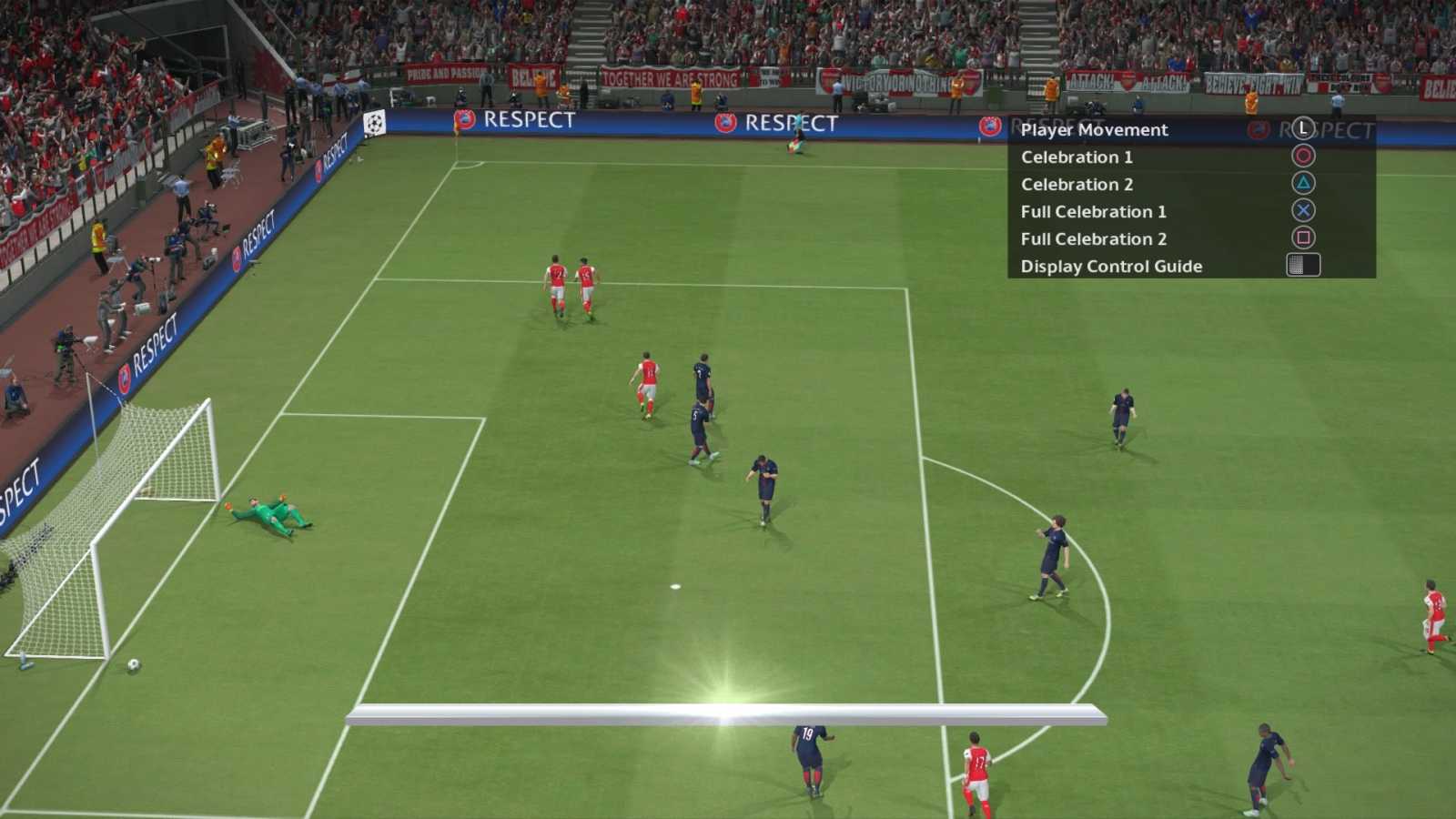Select the Celebration 1 row
The width and height of the screenshot is (1456, 819).
(1077, 157)
